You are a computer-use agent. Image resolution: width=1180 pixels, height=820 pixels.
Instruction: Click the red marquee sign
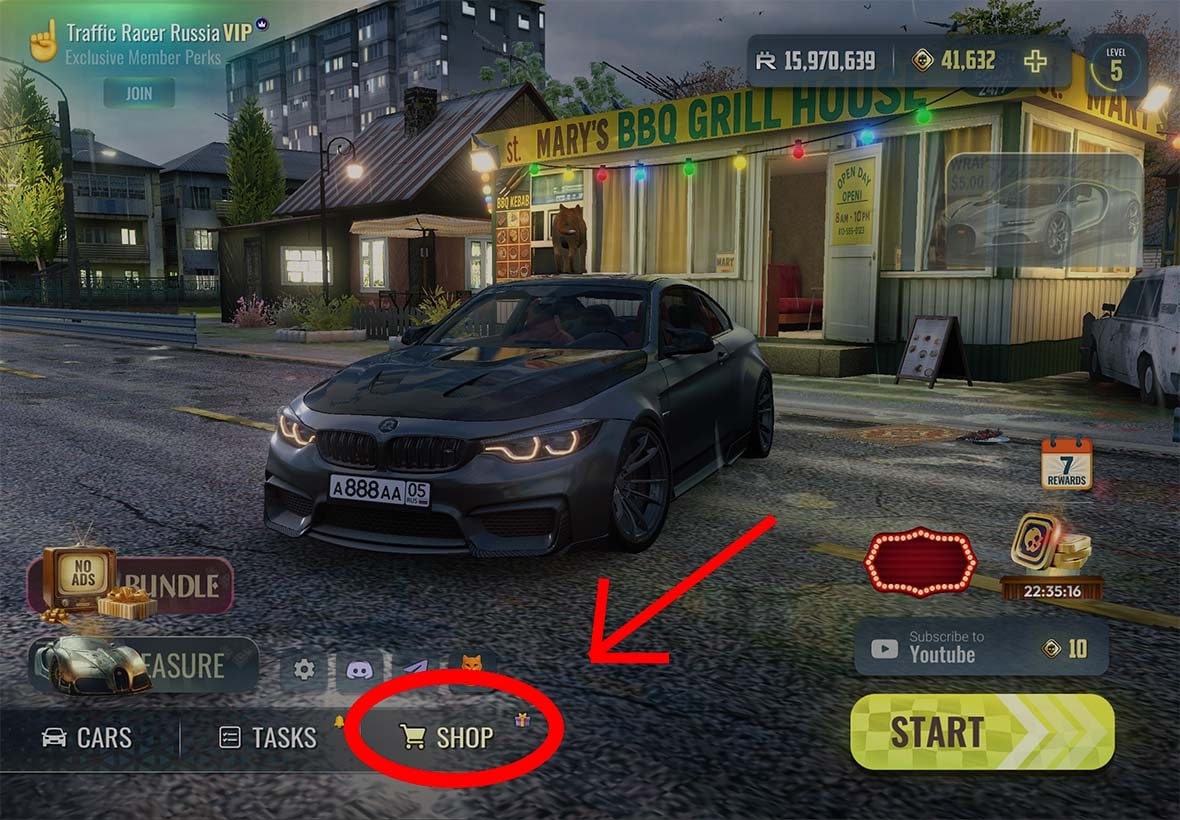919,562
